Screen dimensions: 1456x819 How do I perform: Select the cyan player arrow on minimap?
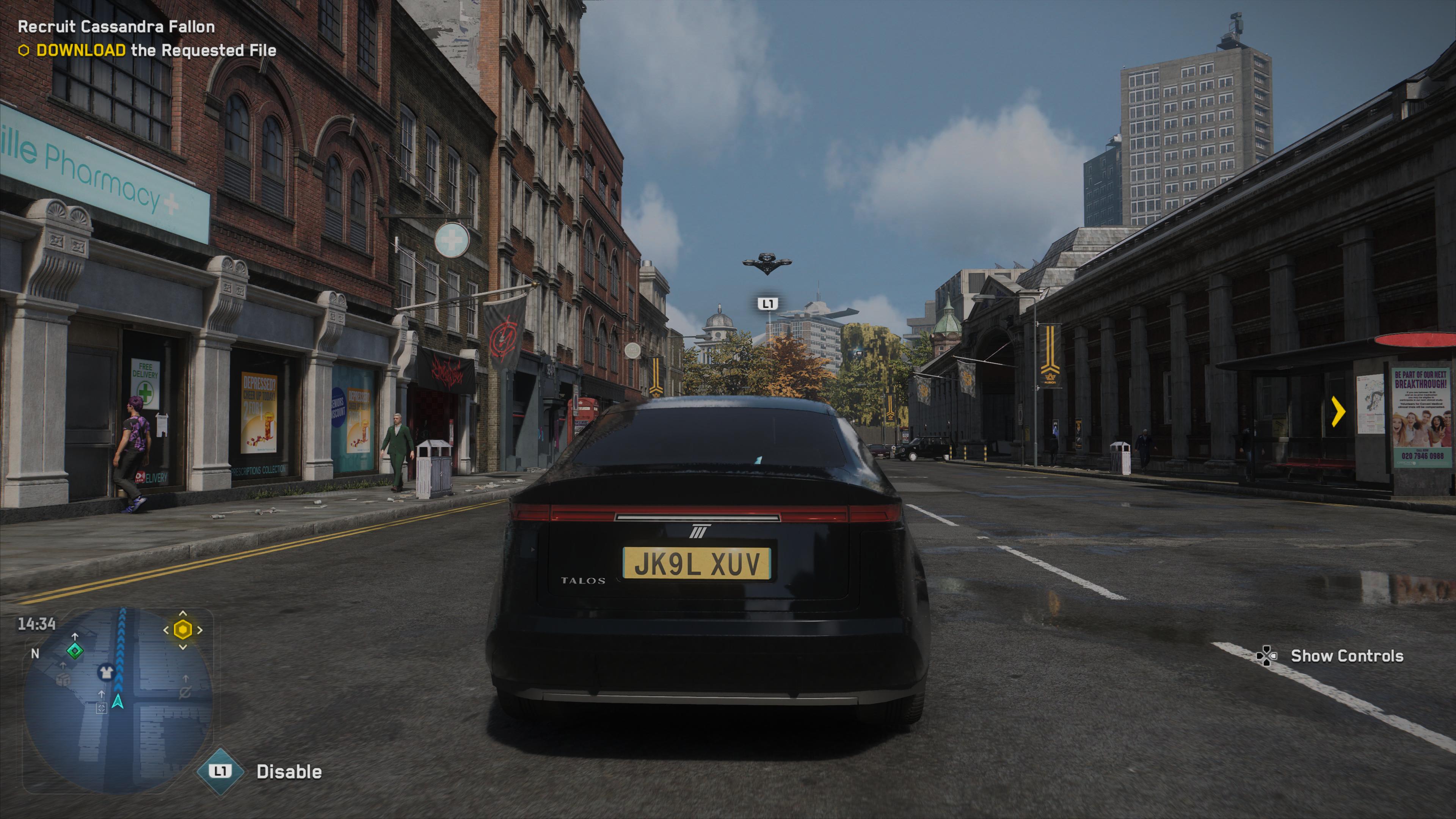[x=118, y=702]
